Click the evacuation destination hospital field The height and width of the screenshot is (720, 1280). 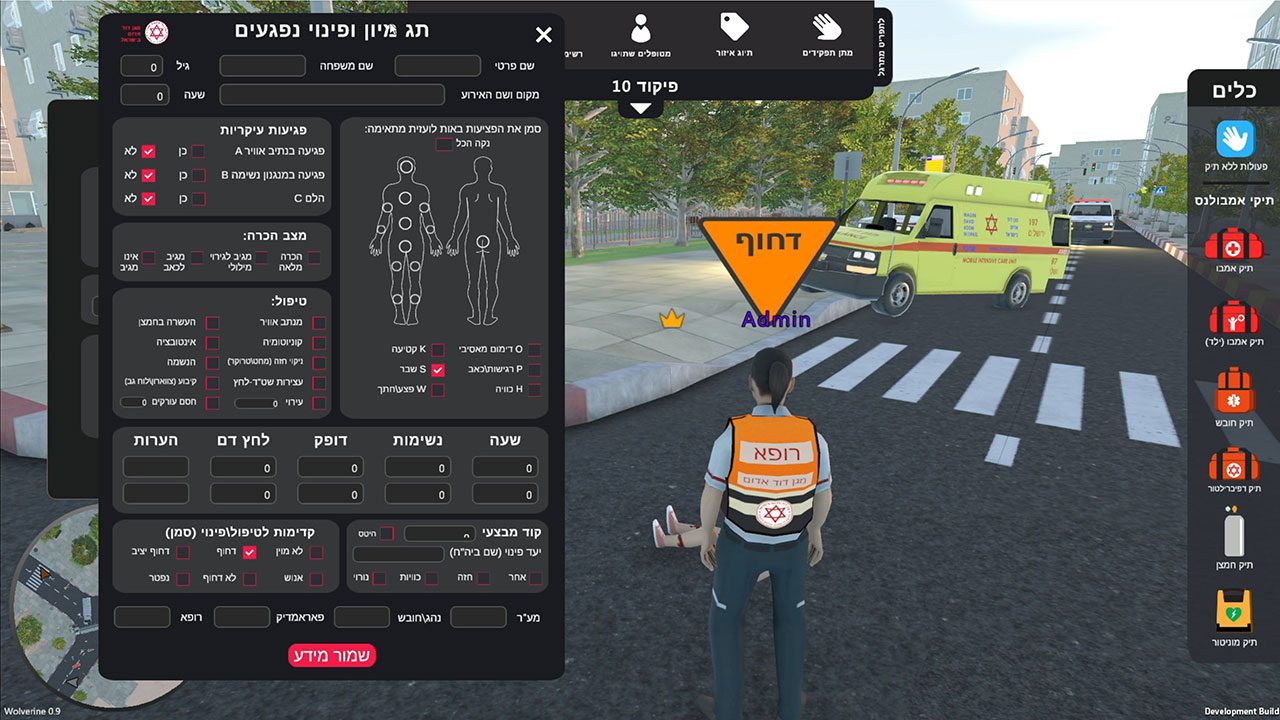(x=398, y=554)
